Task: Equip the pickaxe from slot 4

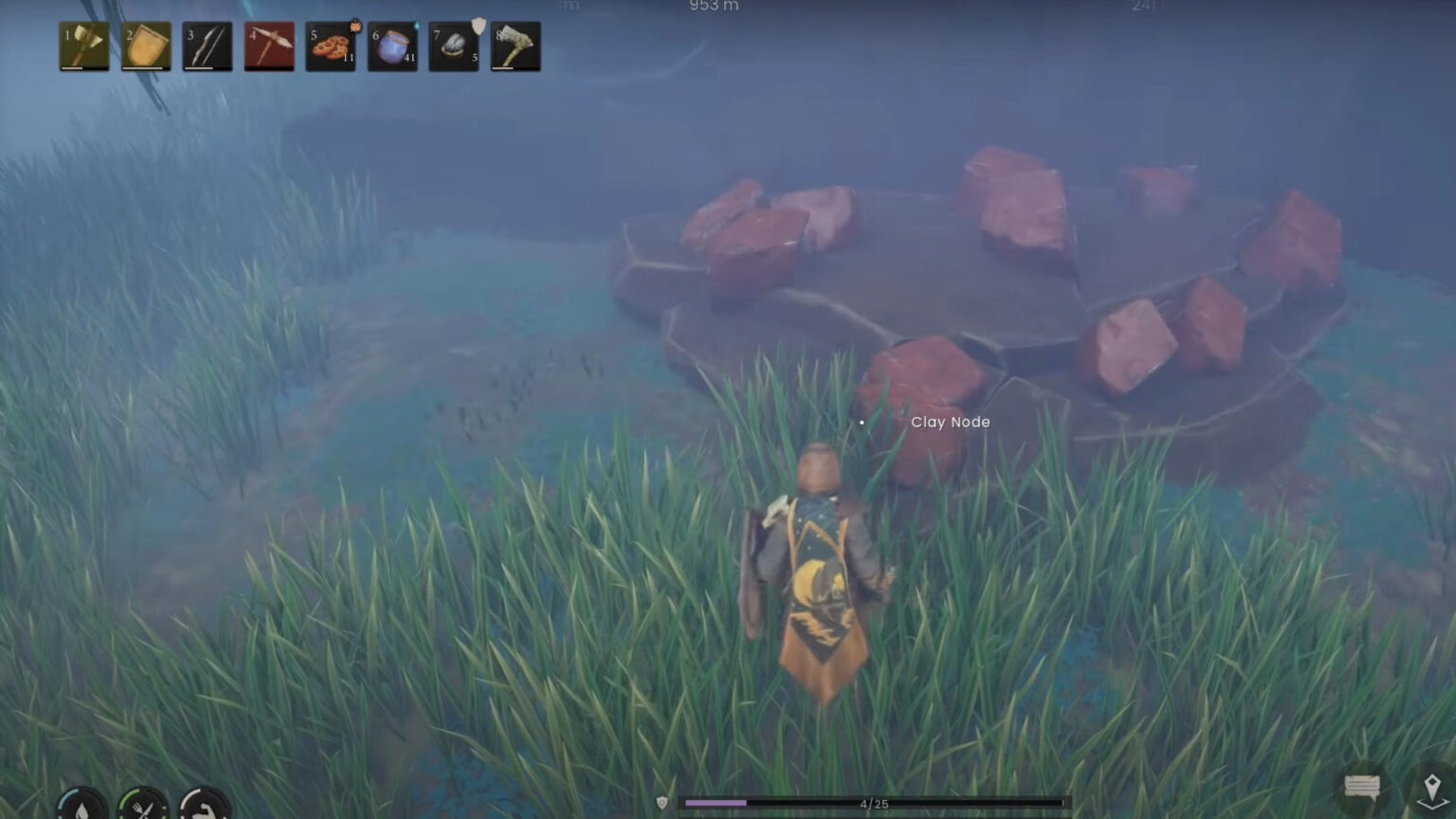Action: click(x=269, y=45)
